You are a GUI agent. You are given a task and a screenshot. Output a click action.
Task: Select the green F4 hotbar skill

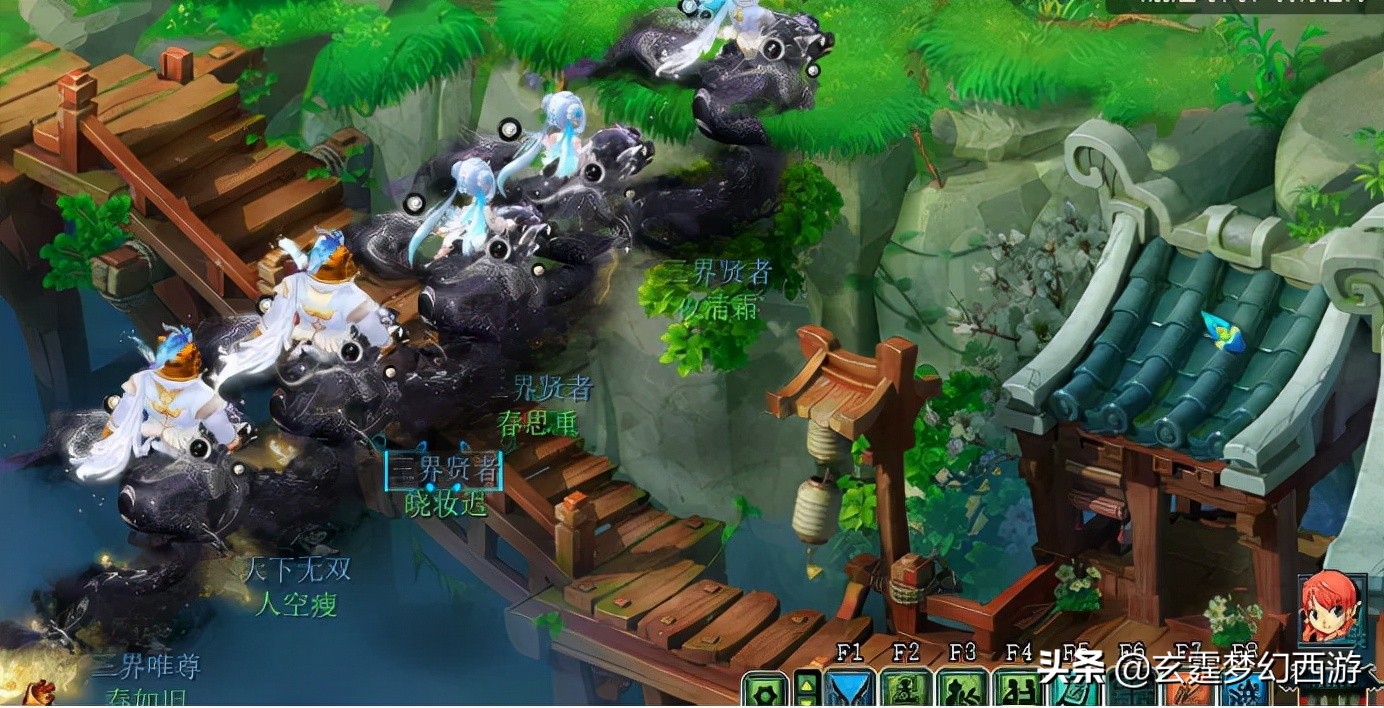tap(1018, 690)
